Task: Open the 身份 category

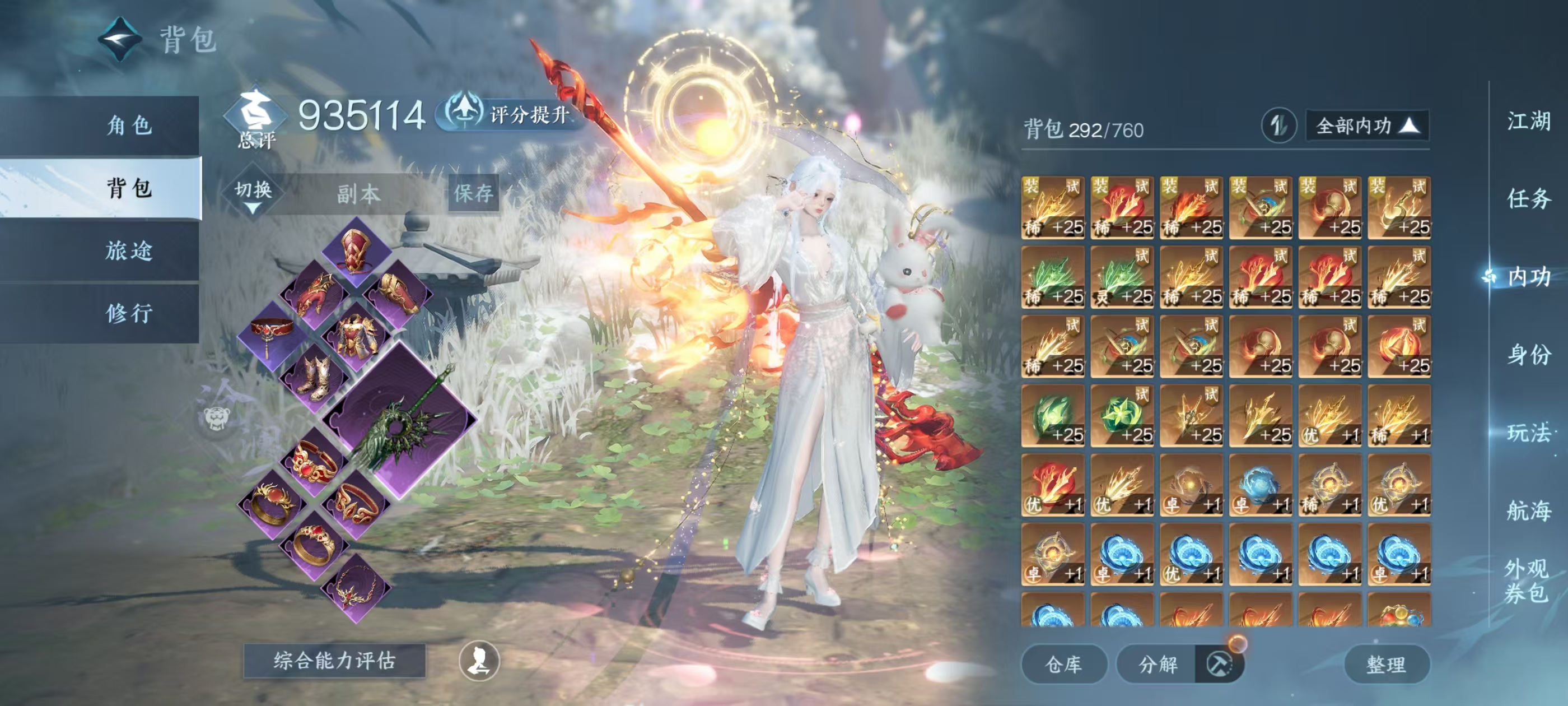Action: coord(1528,354)
